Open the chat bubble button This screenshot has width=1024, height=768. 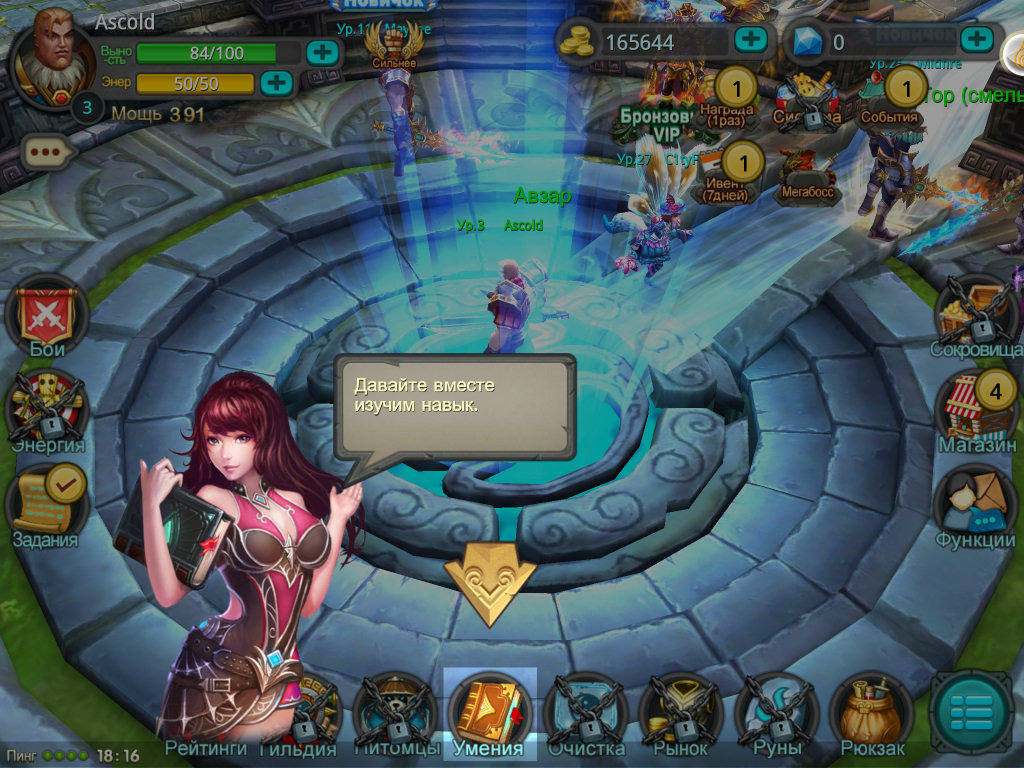pos(48,153)
